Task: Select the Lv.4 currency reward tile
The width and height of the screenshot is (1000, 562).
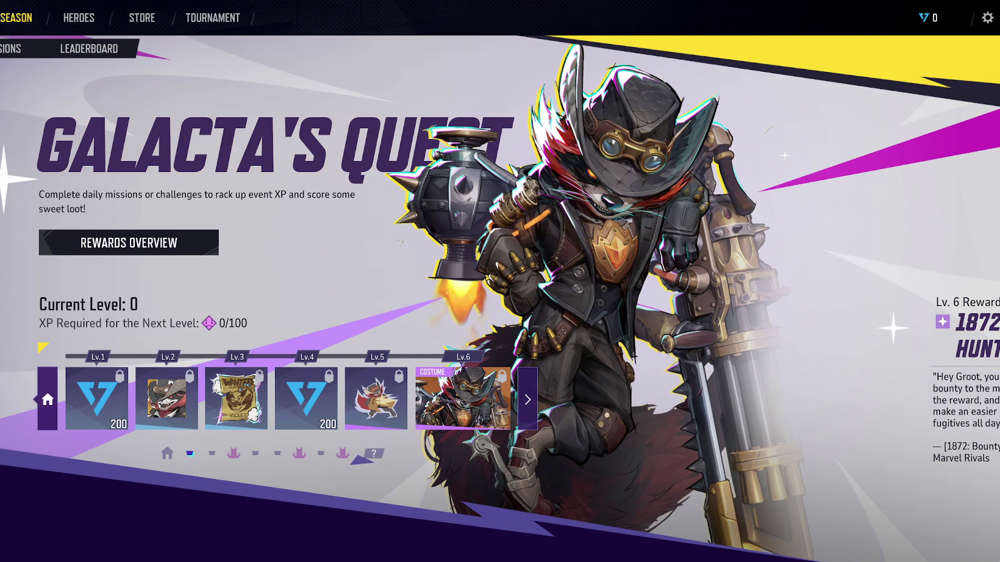Action: (306, 398)
